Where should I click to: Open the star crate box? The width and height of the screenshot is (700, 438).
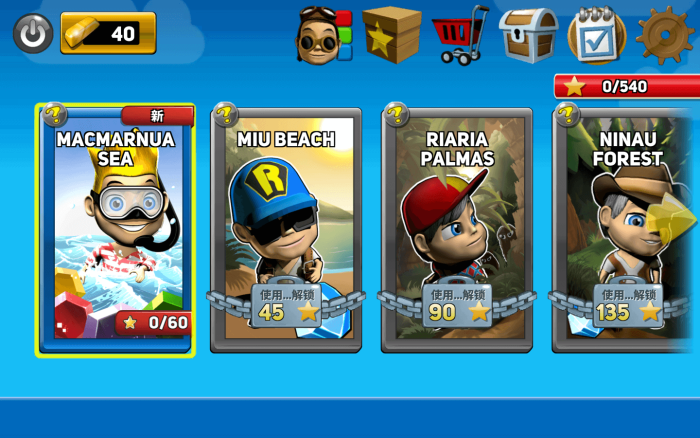coord(391,34)
